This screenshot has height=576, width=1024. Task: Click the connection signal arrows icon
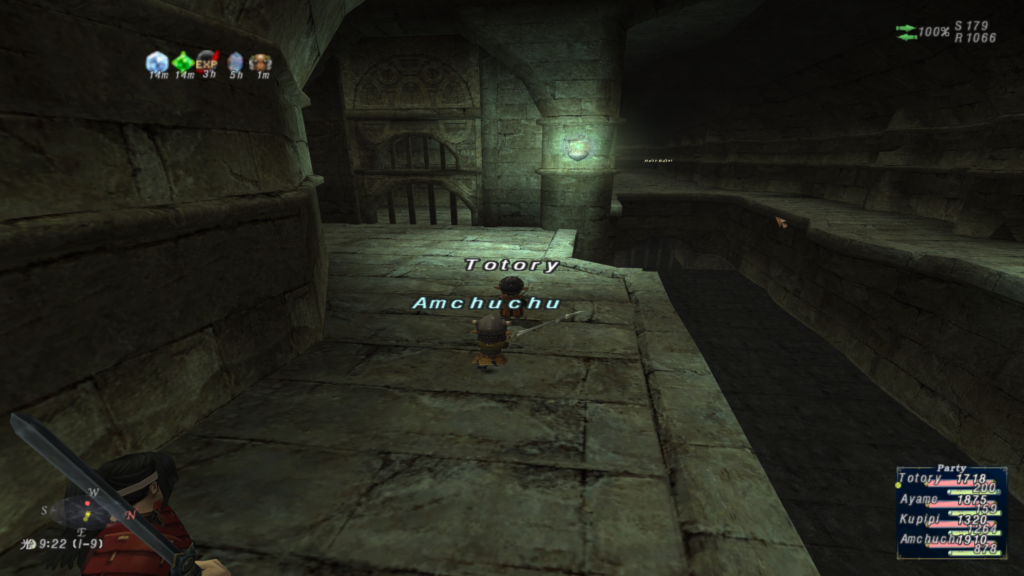906,32
